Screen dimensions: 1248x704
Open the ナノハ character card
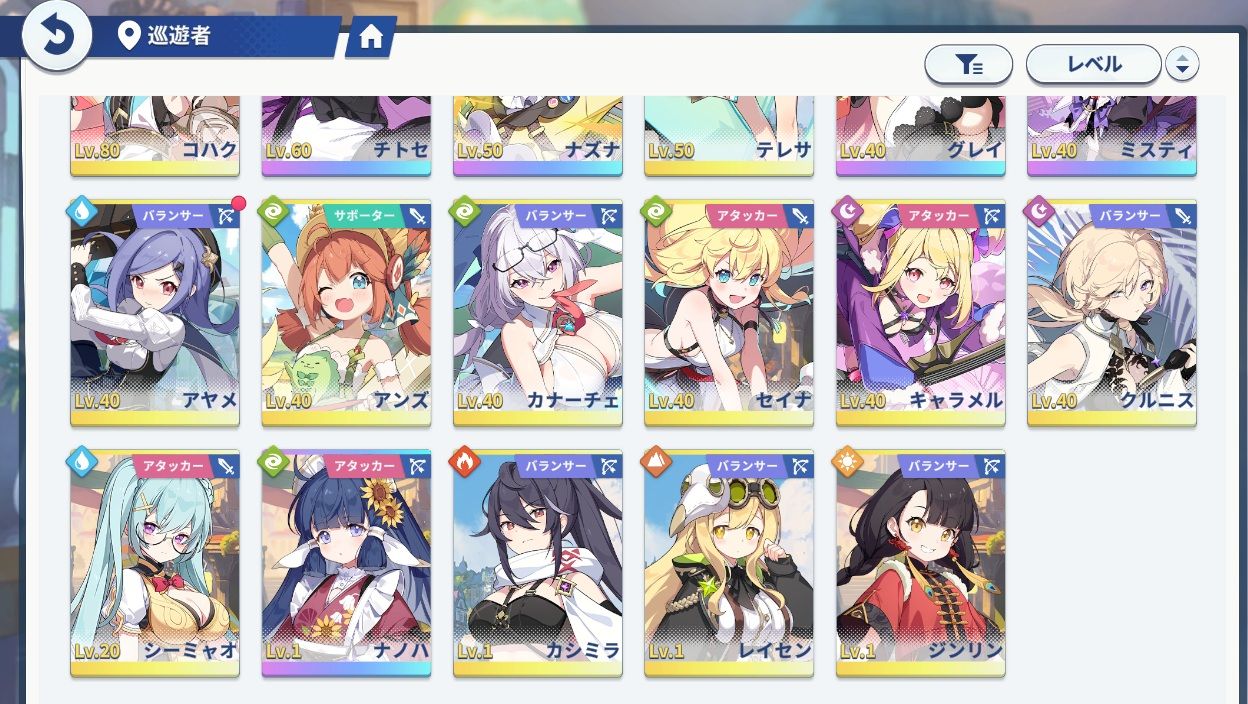[346, 562]
